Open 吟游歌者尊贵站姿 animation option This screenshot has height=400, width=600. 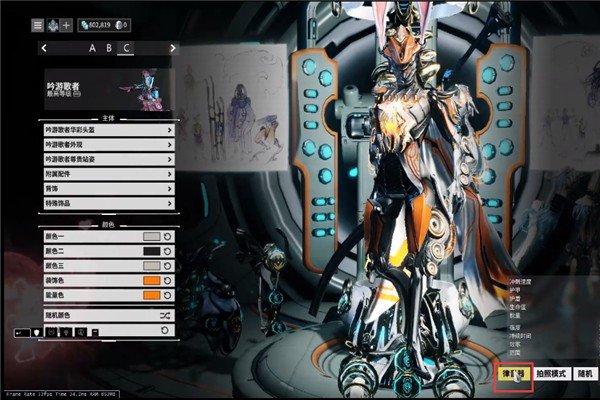click(108, 159)
